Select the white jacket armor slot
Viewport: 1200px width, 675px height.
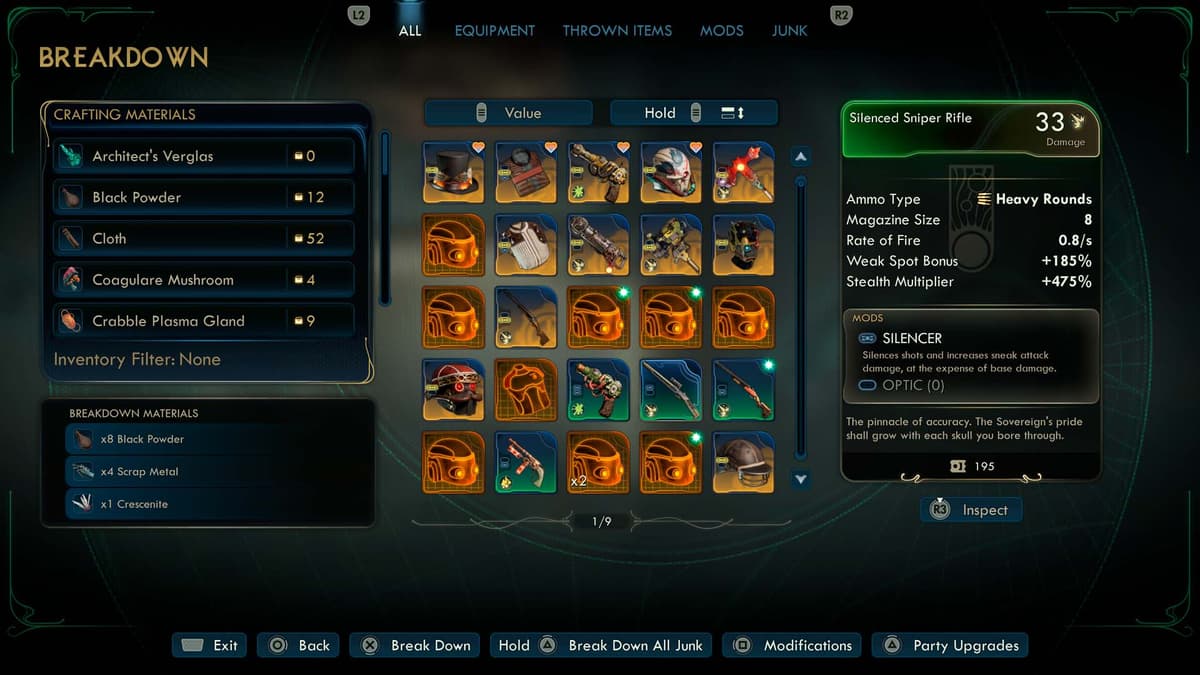(x=526, y=245)
